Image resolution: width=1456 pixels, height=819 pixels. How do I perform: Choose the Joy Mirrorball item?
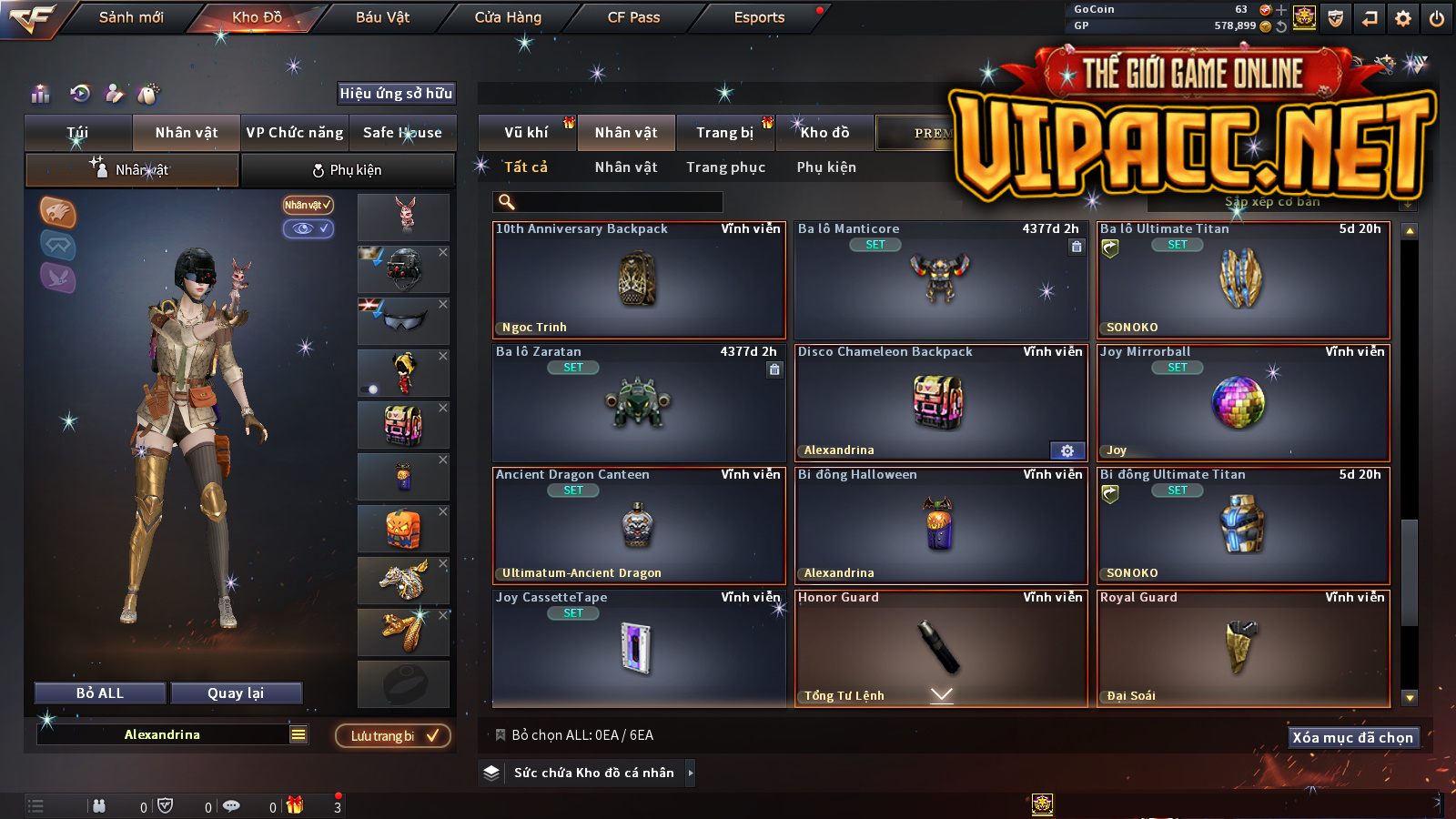pyautogui.click(x=1242, y=402)
